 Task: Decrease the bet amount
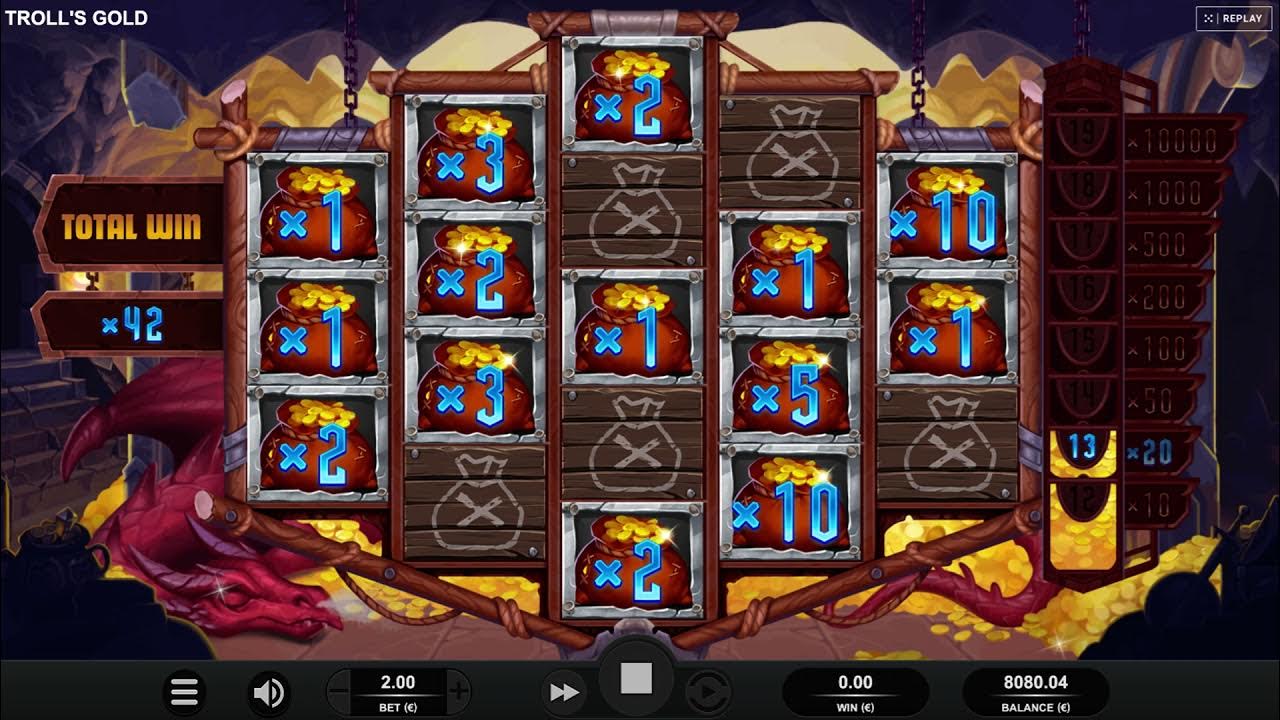(x=337, y=688)
